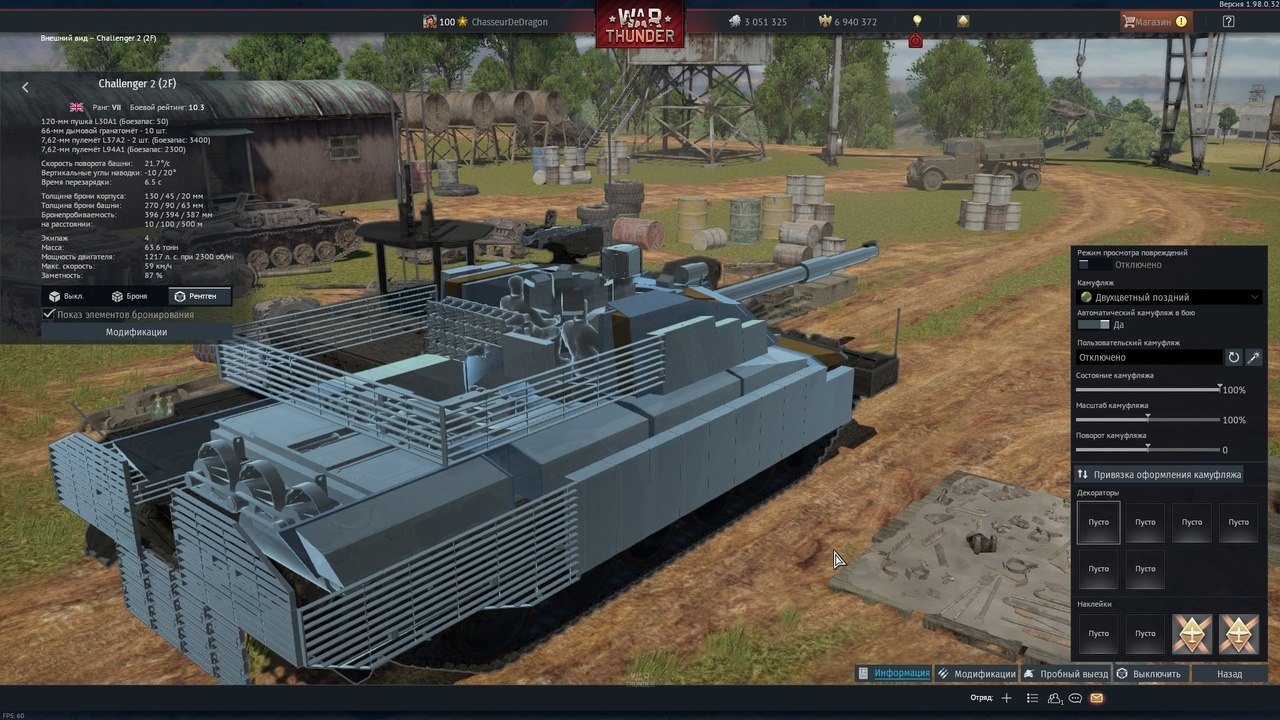The image size is (1280, 720).
Task: Click the magic wand icon for user camouflage
Action: coord(1254,357)
